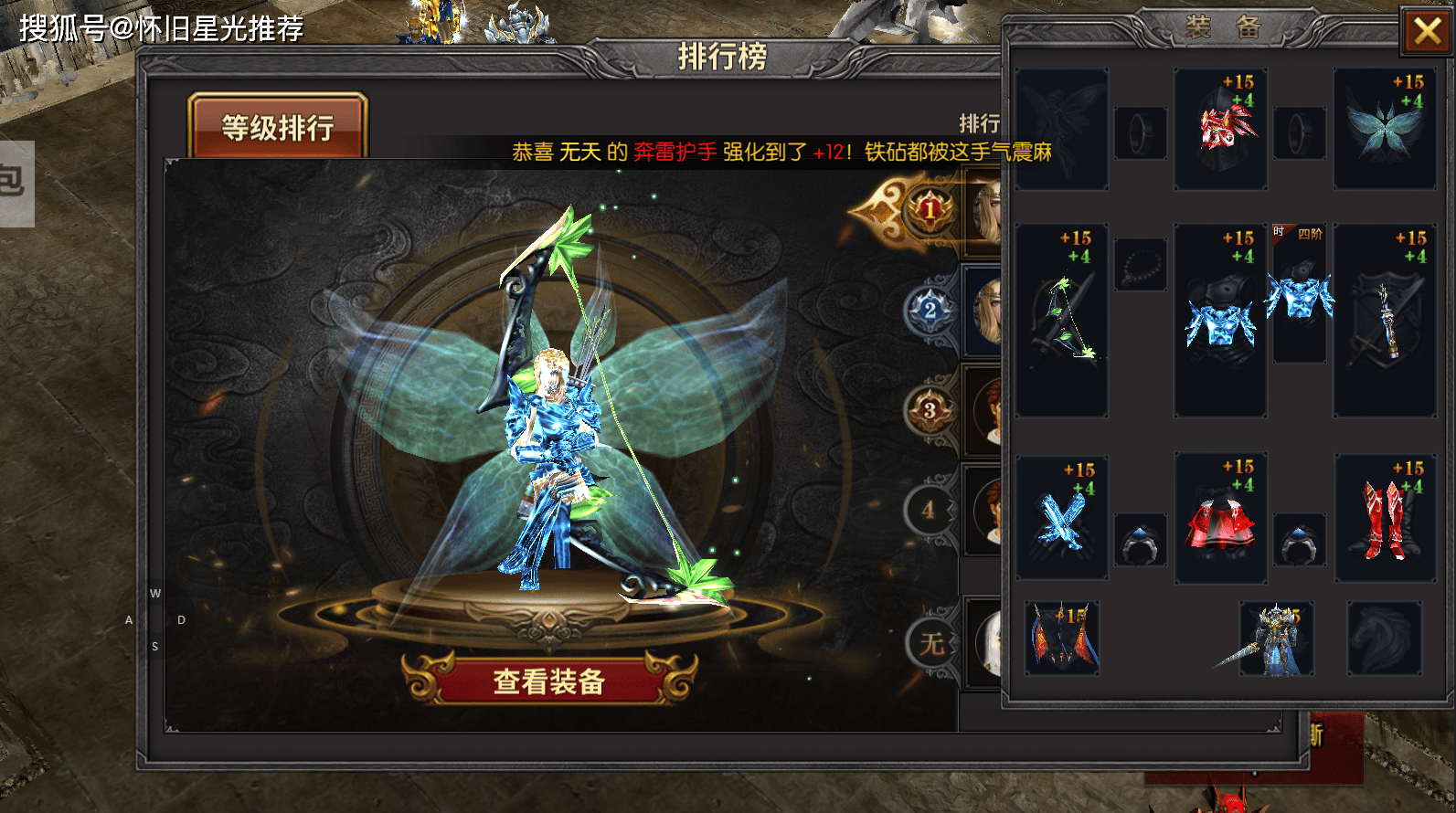Select the blue crystal gloves slot

pos(1061,518)
